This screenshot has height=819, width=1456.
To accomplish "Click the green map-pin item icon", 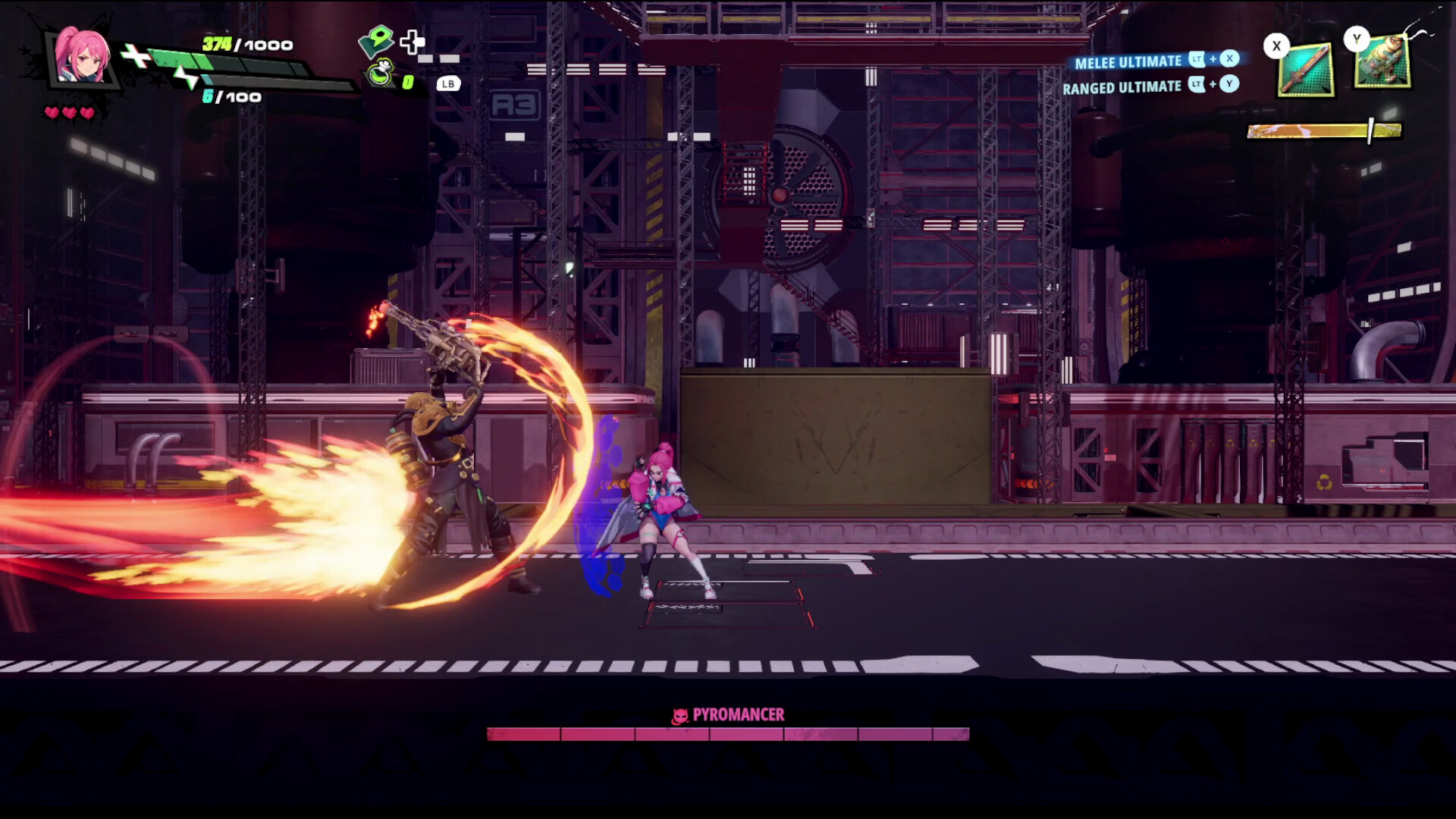I will point(376,40).
